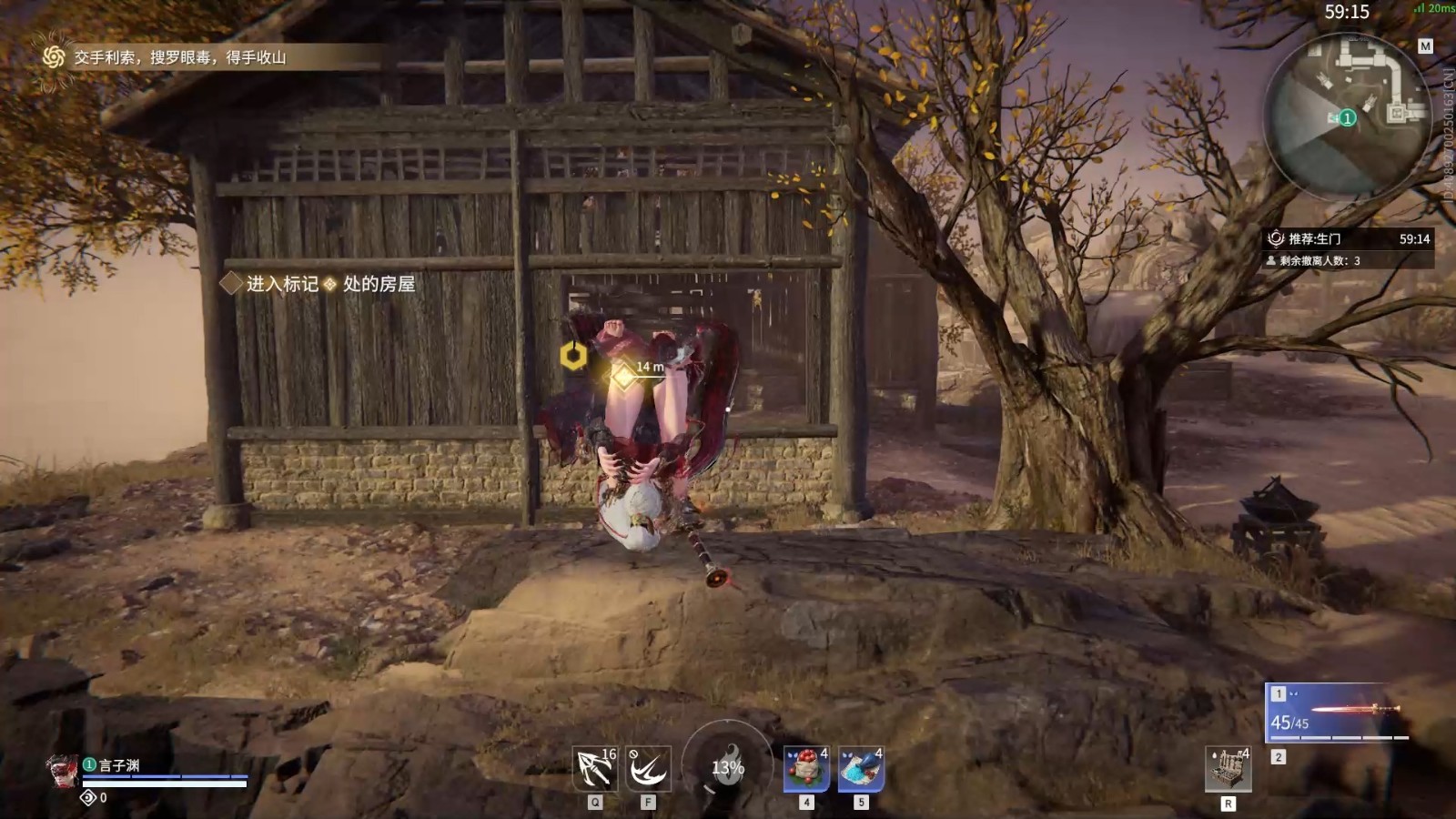Select the repair kit item slot
The height and width of the screenshot is (819, 1456).
(1228, 770)
